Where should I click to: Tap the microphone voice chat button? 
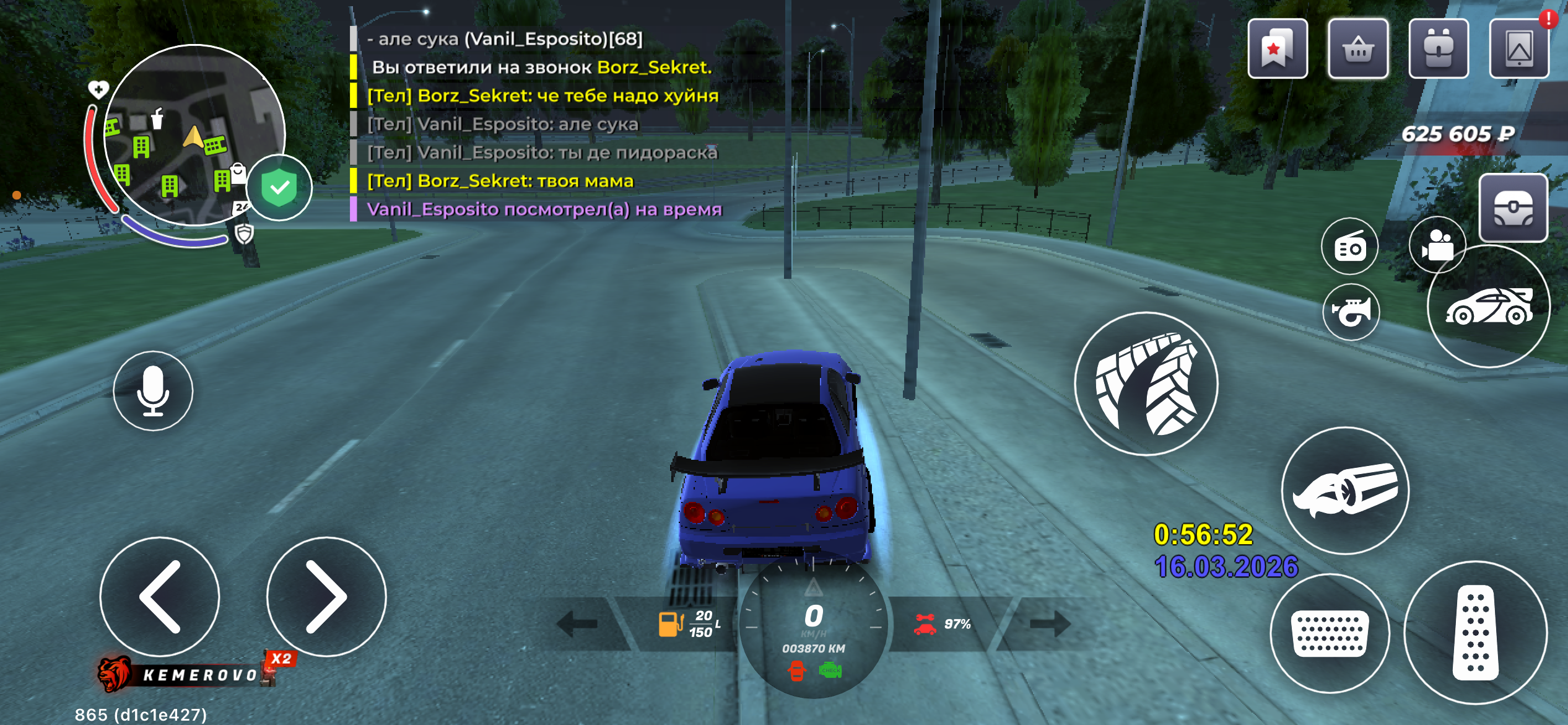click(x=153, y=391)
